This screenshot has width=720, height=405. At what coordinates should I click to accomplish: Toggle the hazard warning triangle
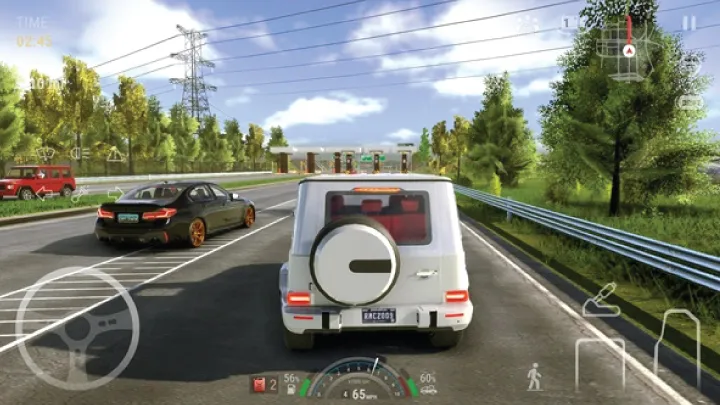116,154
